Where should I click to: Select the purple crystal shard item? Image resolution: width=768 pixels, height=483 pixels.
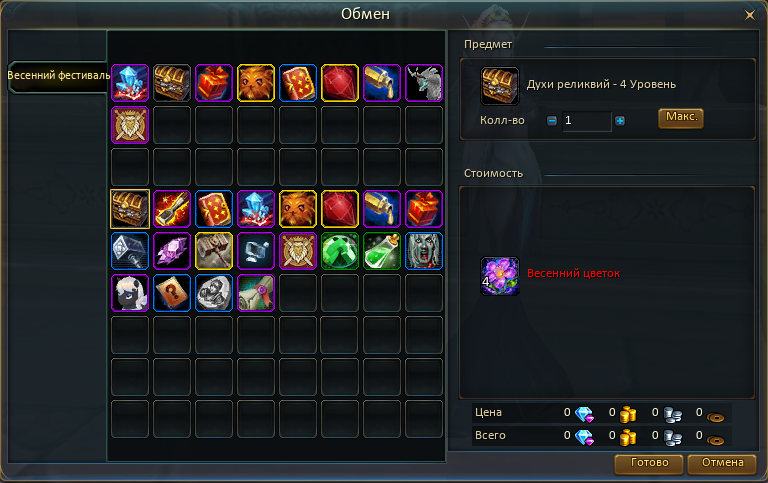[172, 251]
